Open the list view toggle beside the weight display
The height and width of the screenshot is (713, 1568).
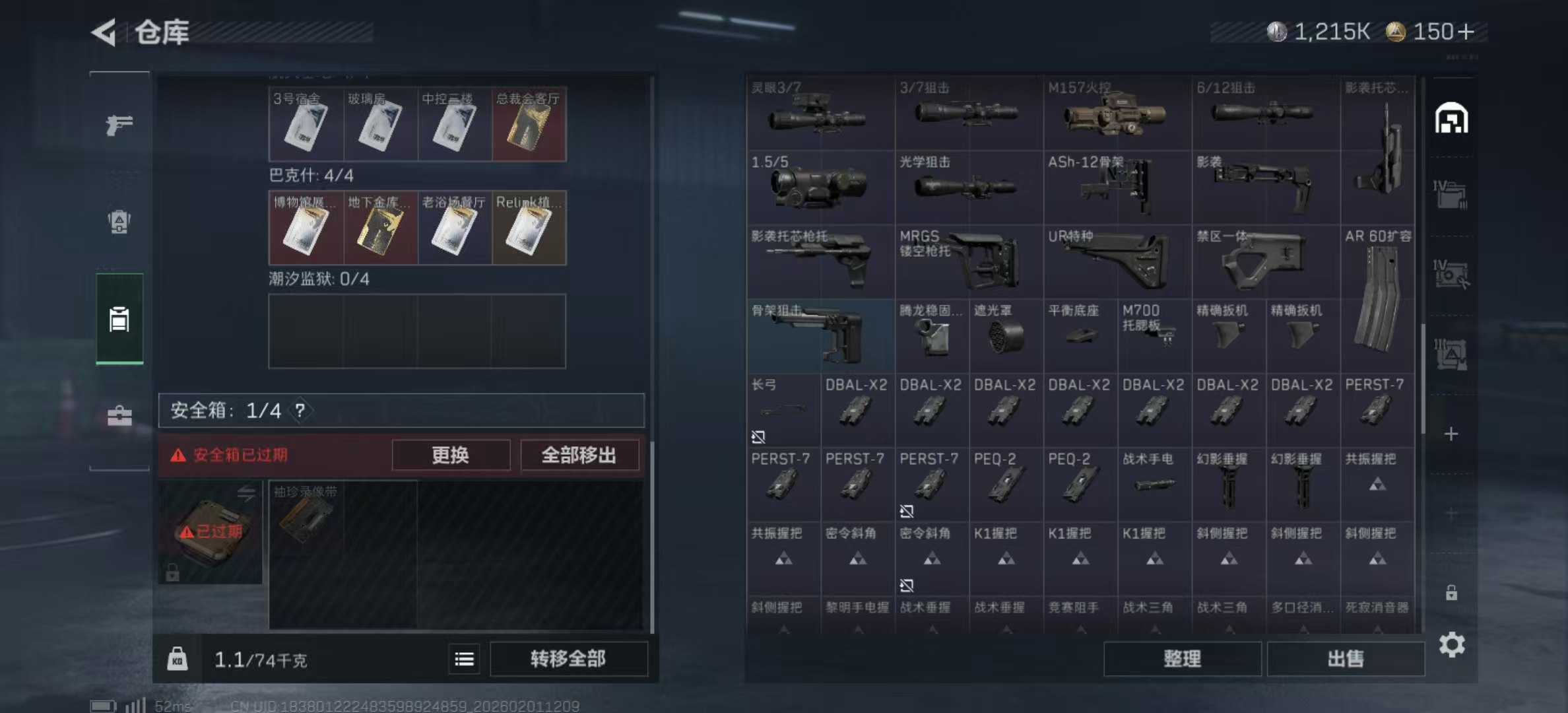(x=464, y=660)
